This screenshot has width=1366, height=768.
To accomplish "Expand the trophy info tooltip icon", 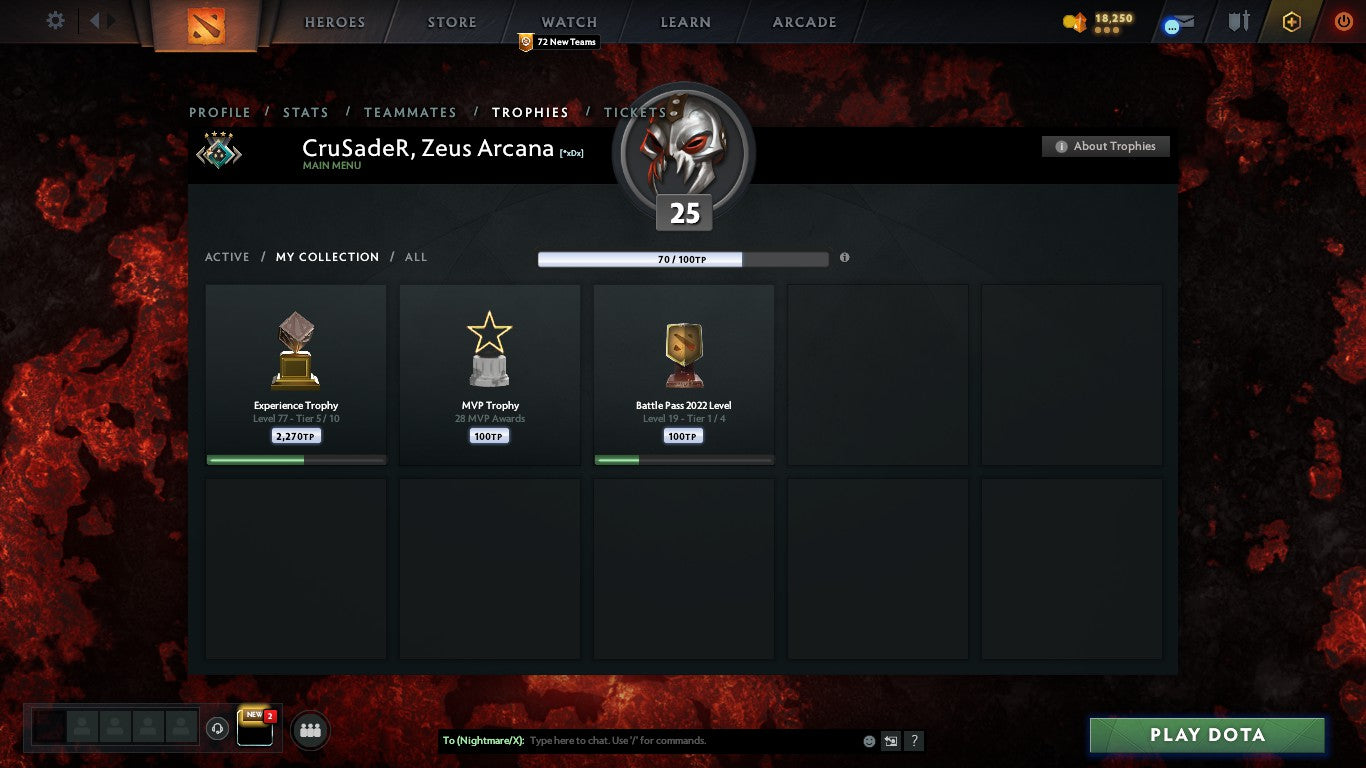I will pos(844,257).
